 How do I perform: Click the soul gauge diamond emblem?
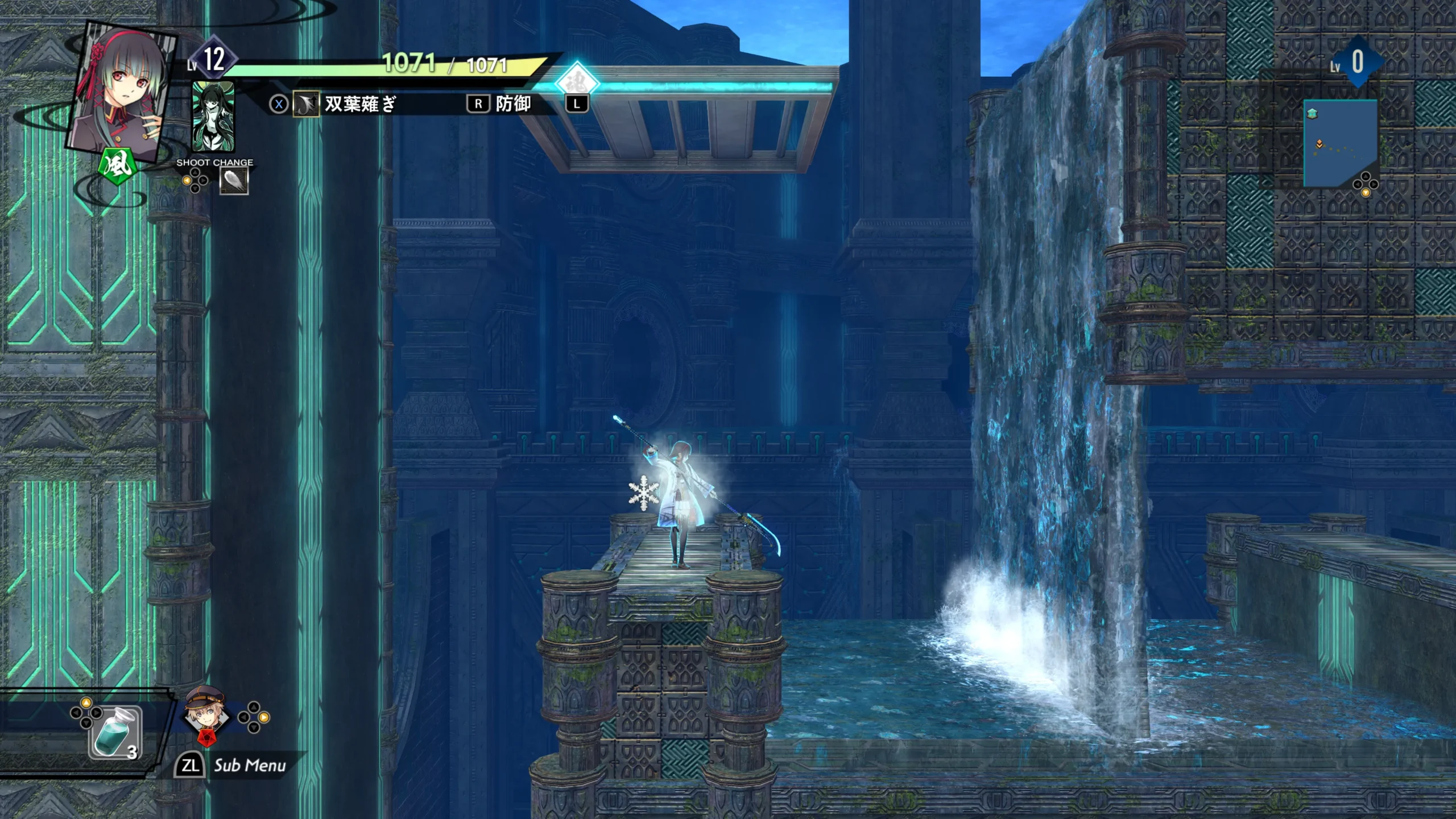[577, 82]
